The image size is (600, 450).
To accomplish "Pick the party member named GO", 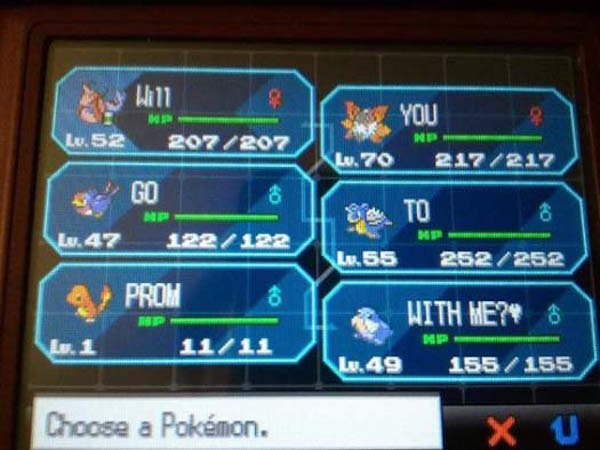I will 178,210.
